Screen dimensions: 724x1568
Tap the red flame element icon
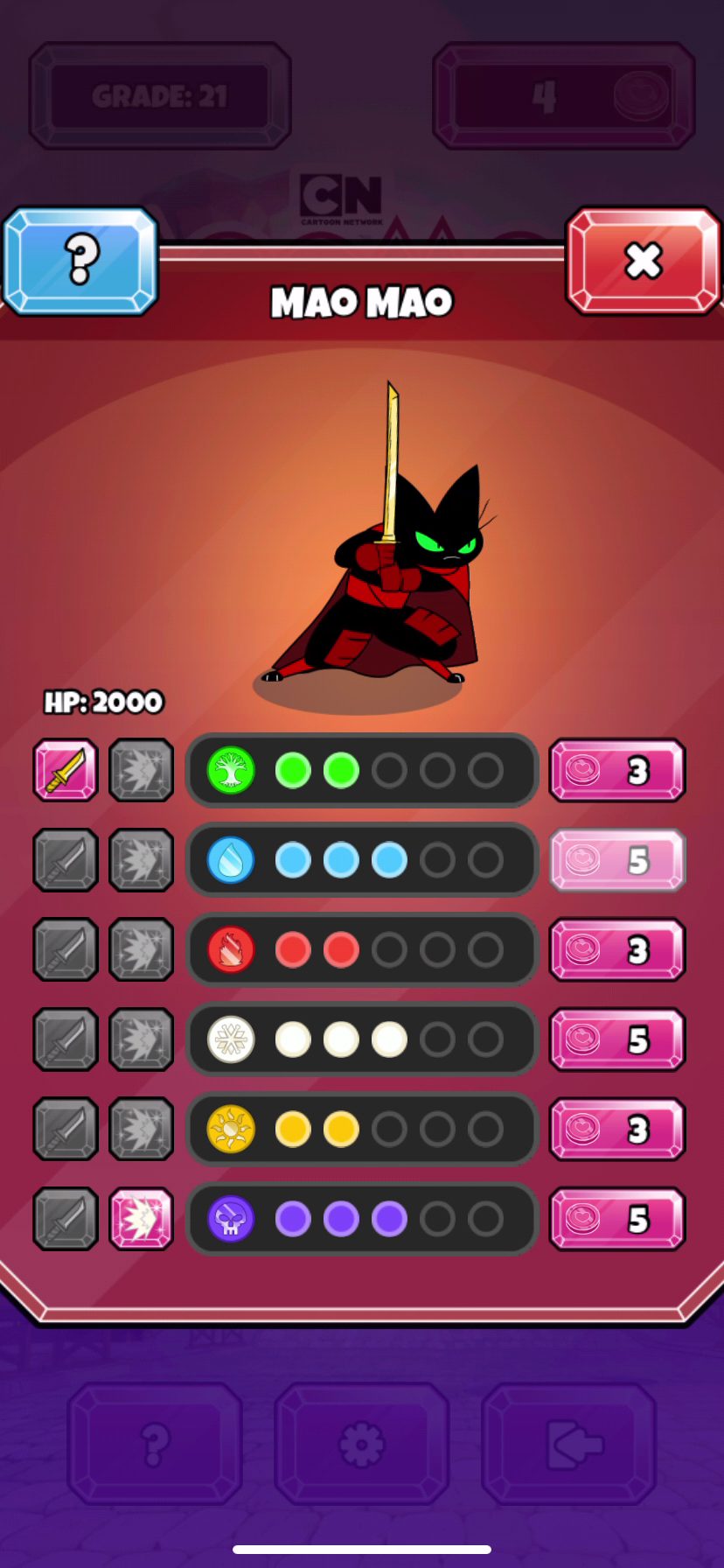click(x=231, y=950)
